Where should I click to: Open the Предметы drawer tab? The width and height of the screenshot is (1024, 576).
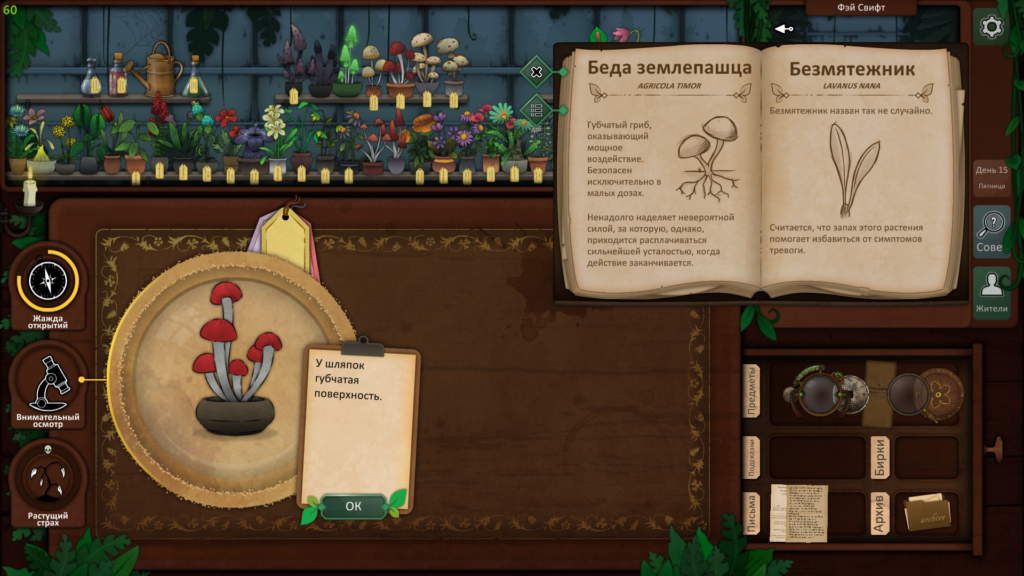pyautogui.click(x=752, y=392)
